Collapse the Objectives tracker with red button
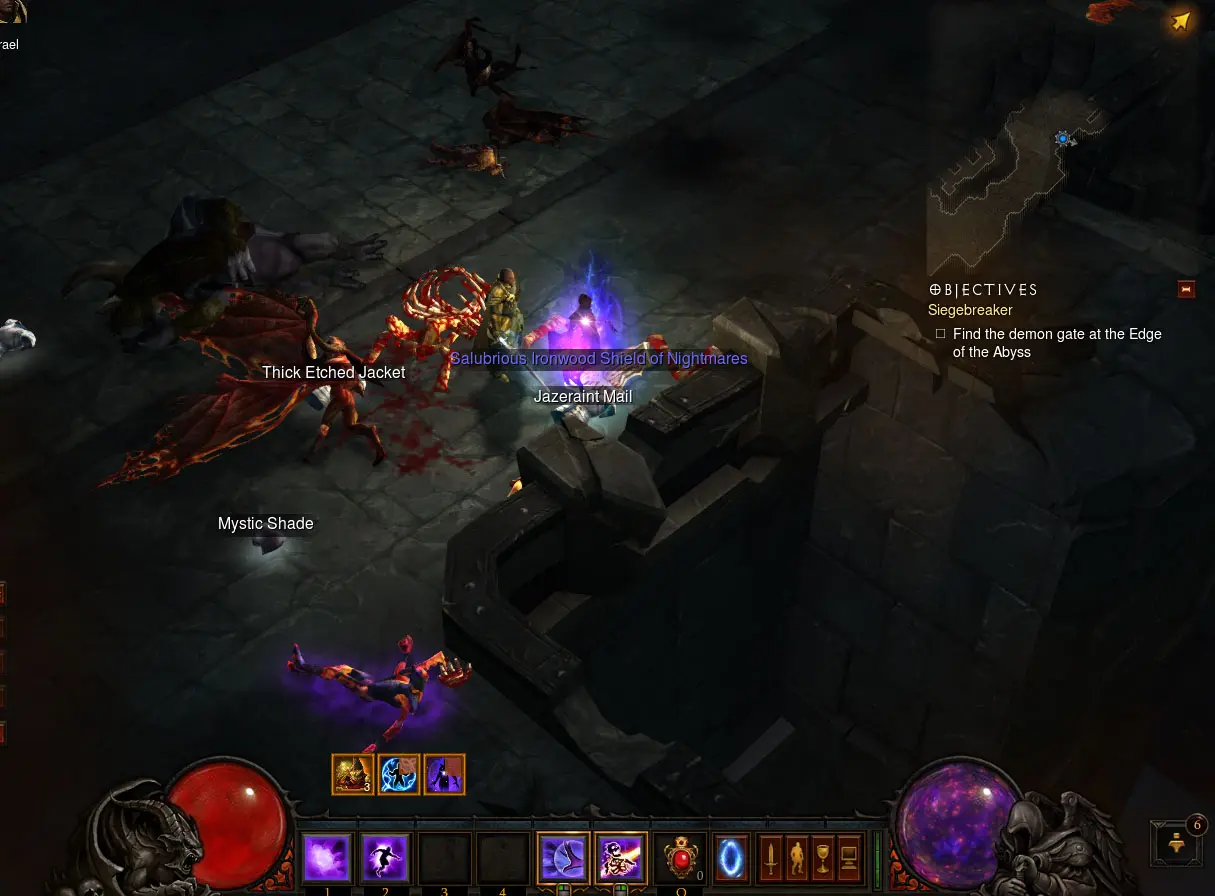1215x896 pixels. [x=1186, y=290]
